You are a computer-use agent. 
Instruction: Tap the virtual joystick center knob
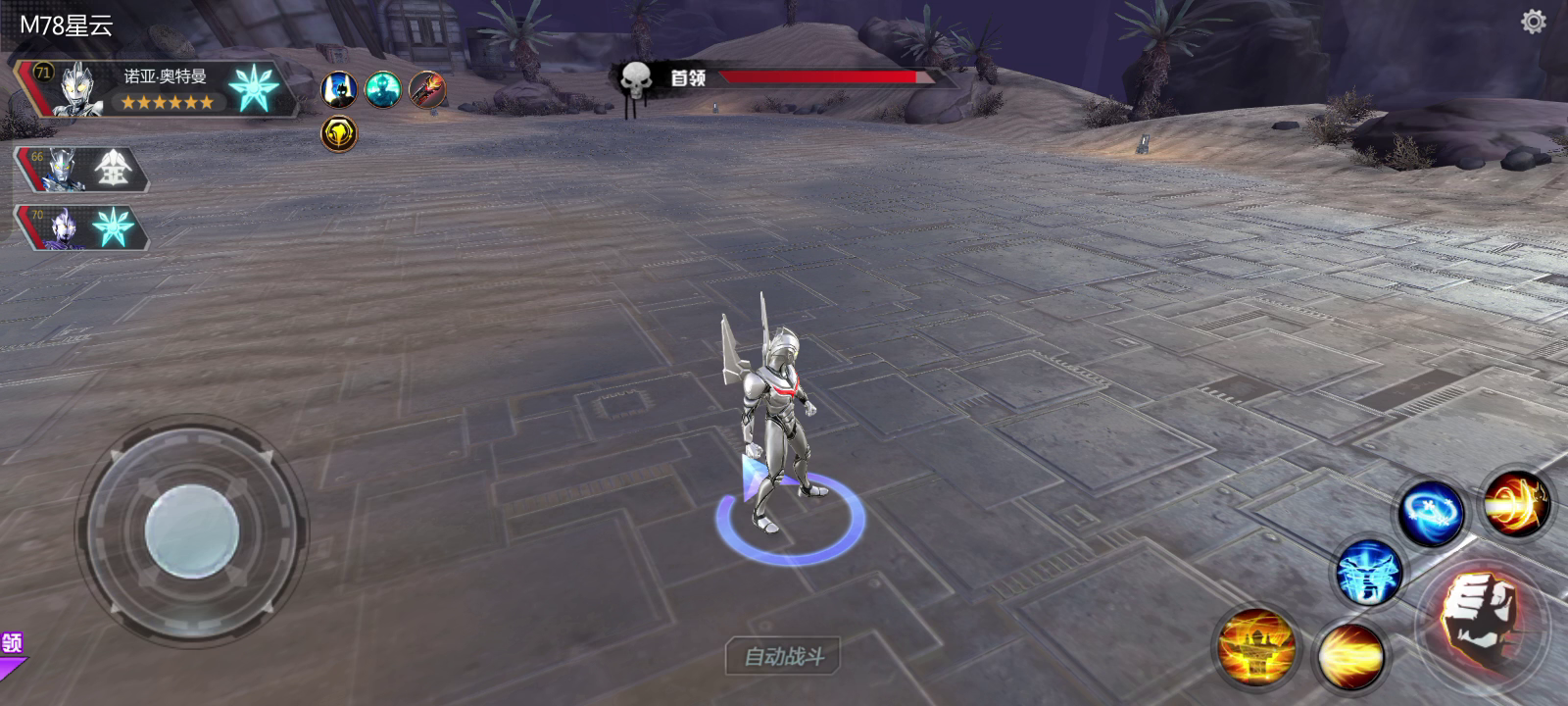[x=192, y=531]
